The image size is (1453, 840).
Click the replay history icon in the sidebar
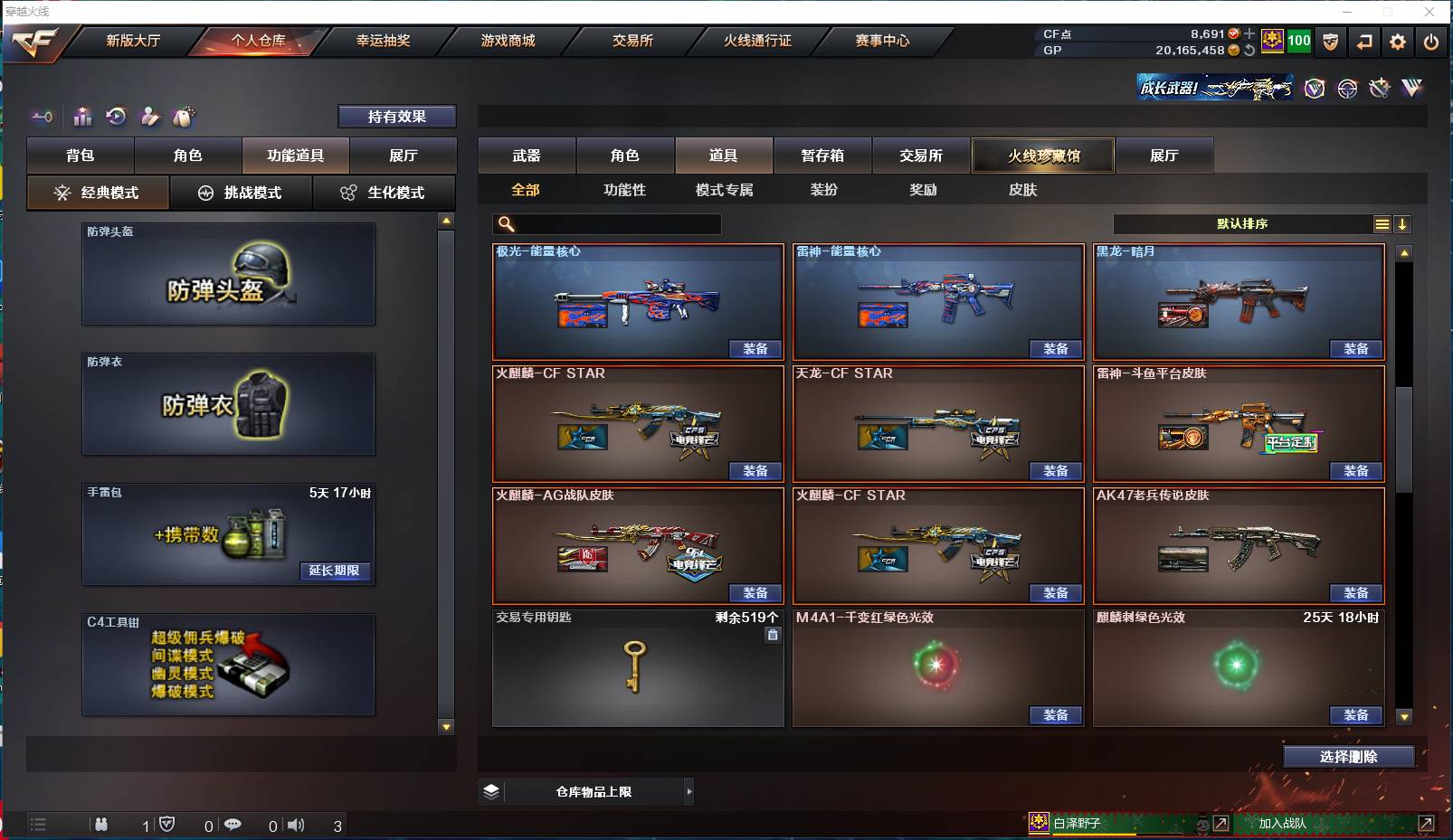point(116,117)
